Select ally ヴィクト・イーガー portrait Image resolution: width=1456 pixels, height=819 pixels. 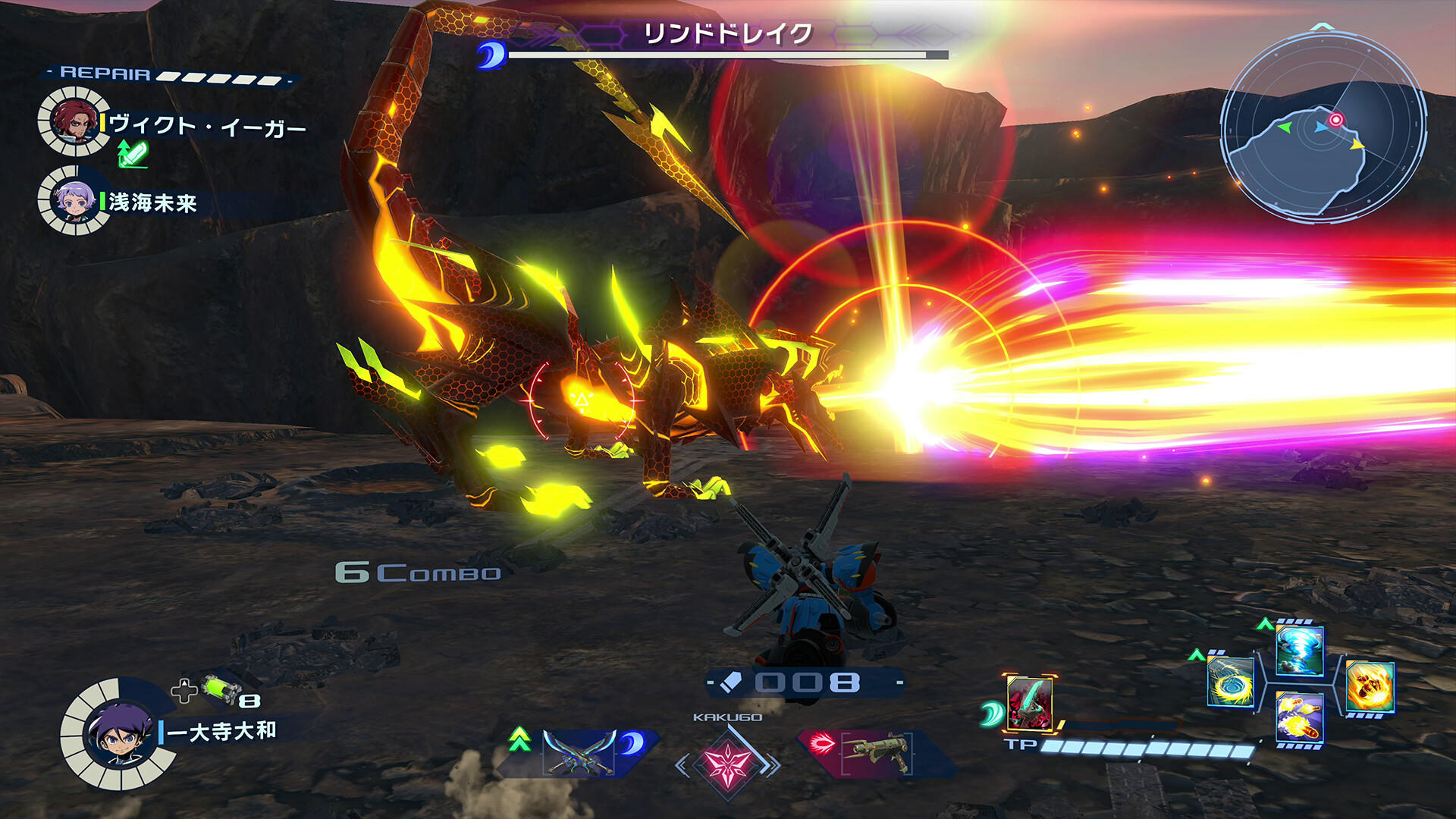(x=74, y=121)
